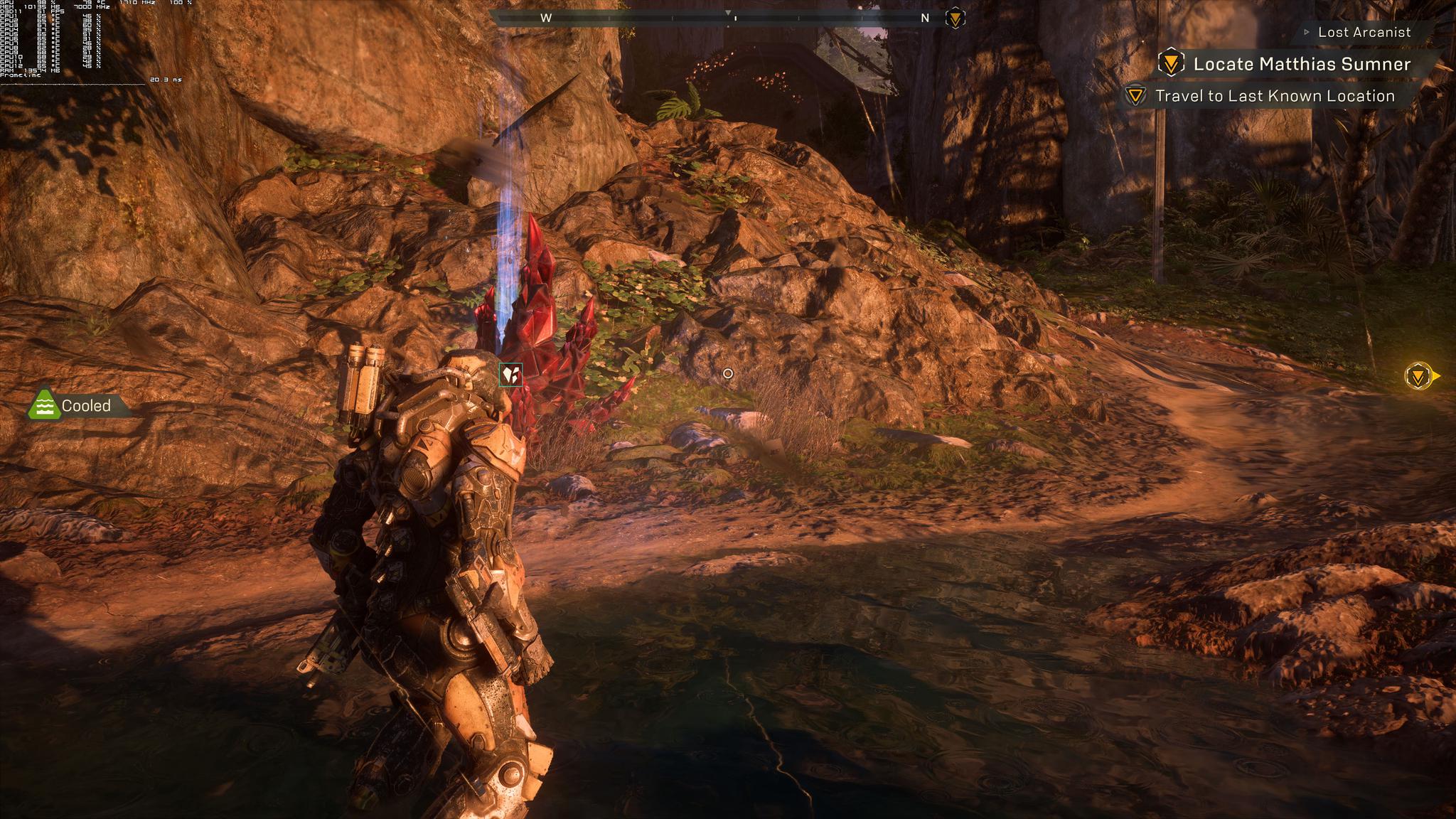Select the harvest node icon by the crystals
The width and height of the screenshot is (1456, 819).
510,374
